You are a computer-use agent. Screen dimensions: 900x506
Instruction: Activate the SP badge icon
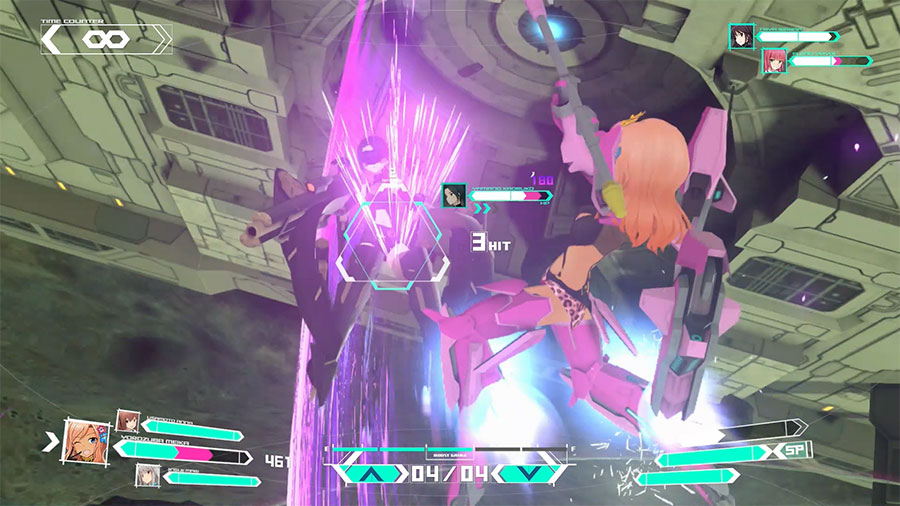click(x=796, y=451)
